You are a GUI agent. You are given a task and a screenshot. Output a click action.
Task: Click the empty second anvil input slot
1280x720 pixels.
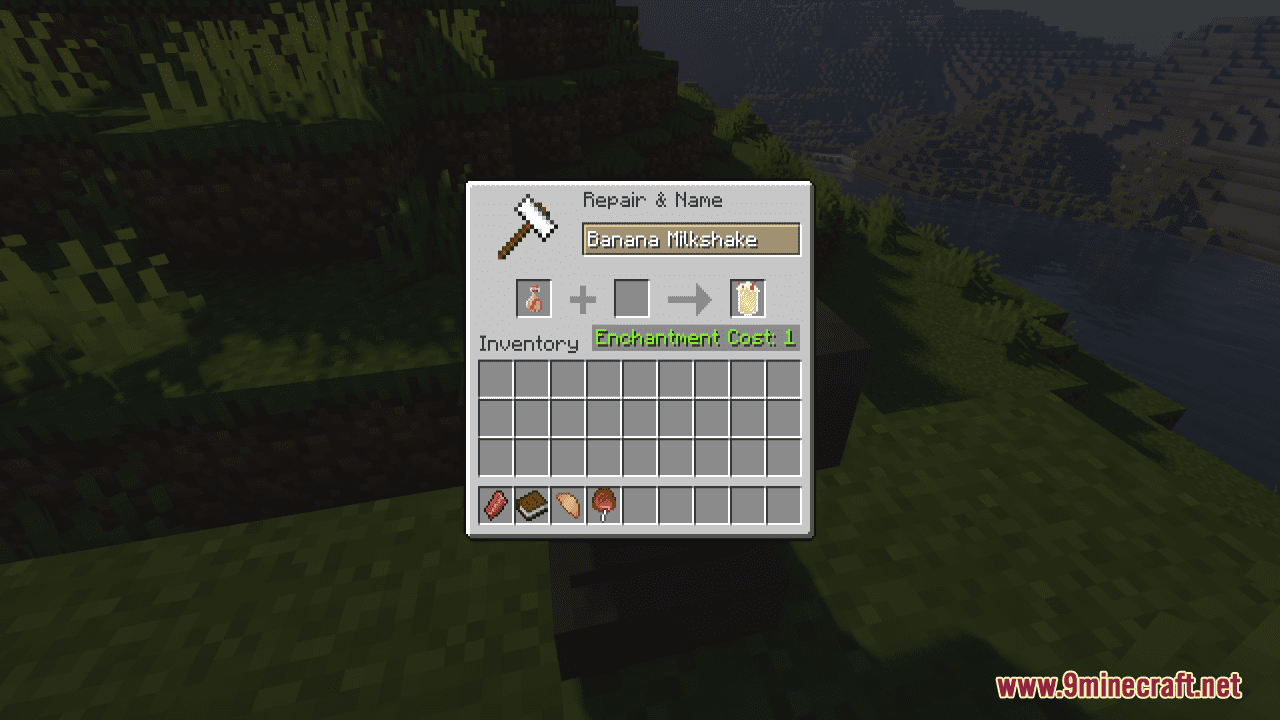[x=631, y=298]
